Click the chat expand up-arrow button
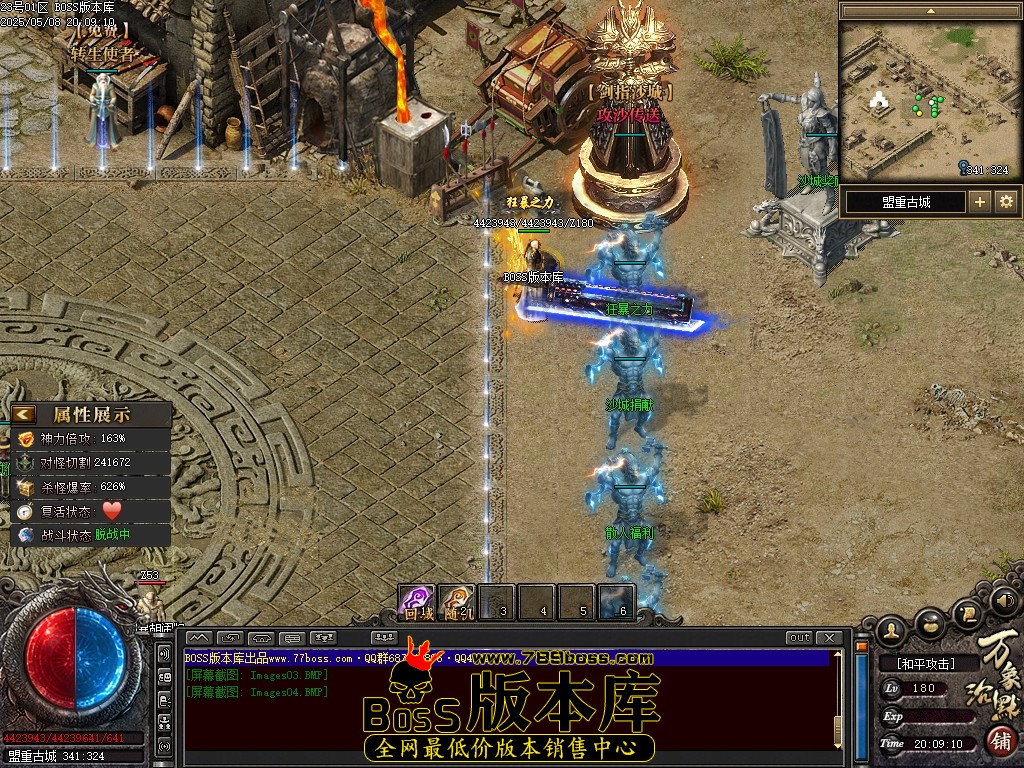The height and width of the screenshot is (768, 1024). coord(199,638)
